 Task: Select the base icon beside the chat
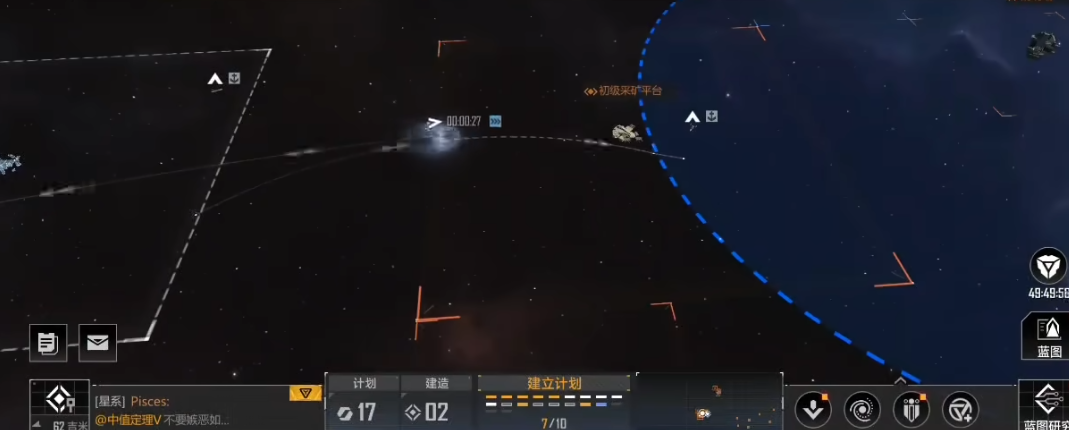[x=59, y=402]
